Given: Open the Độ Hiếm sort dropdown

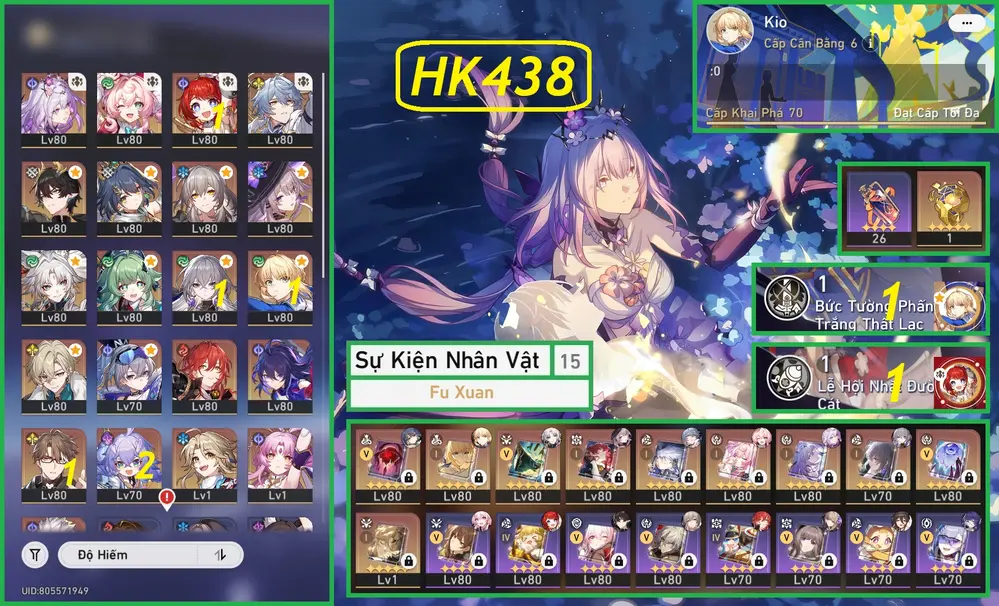Looking at the screenshot, I should (x=128, y=555).
